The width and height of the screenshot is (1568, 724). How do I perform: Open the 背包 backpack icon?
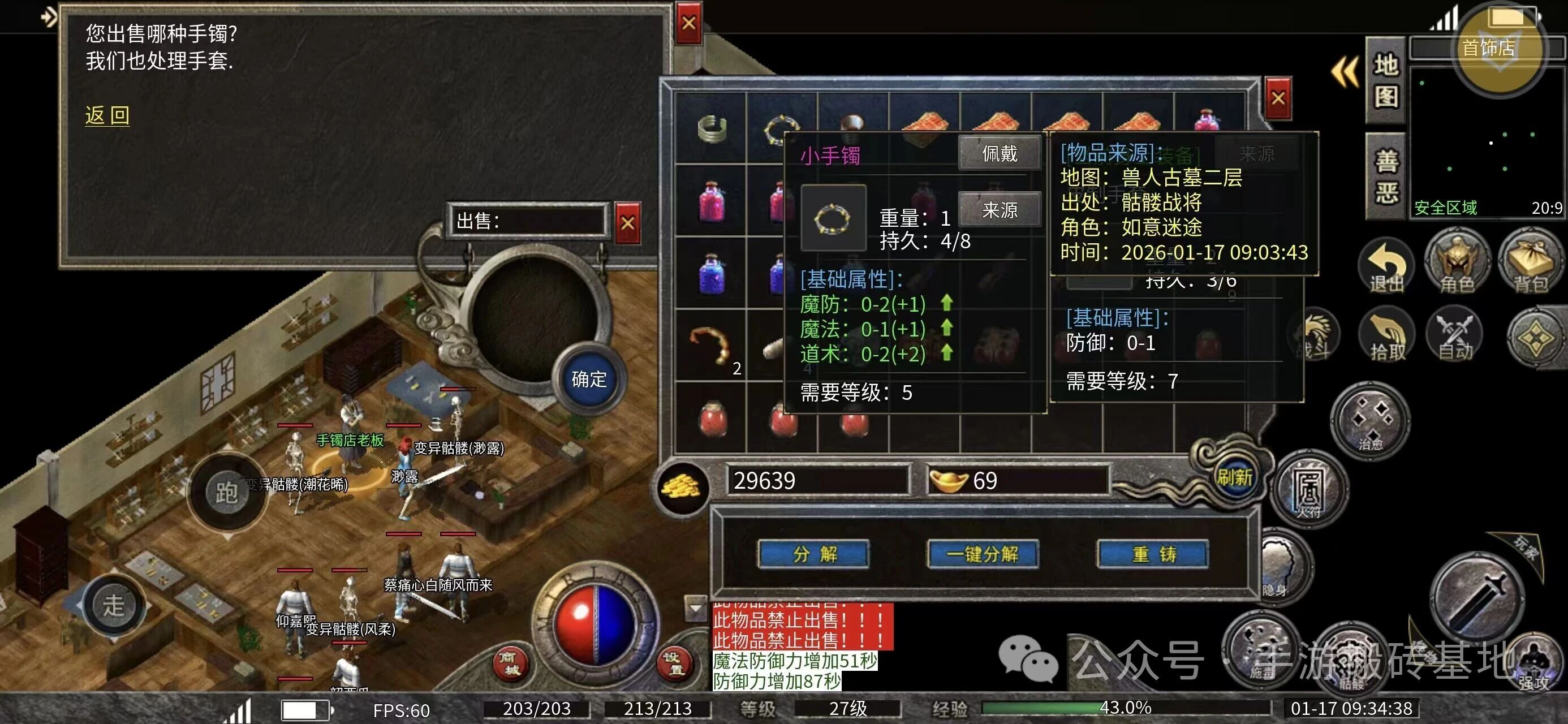1528,265
